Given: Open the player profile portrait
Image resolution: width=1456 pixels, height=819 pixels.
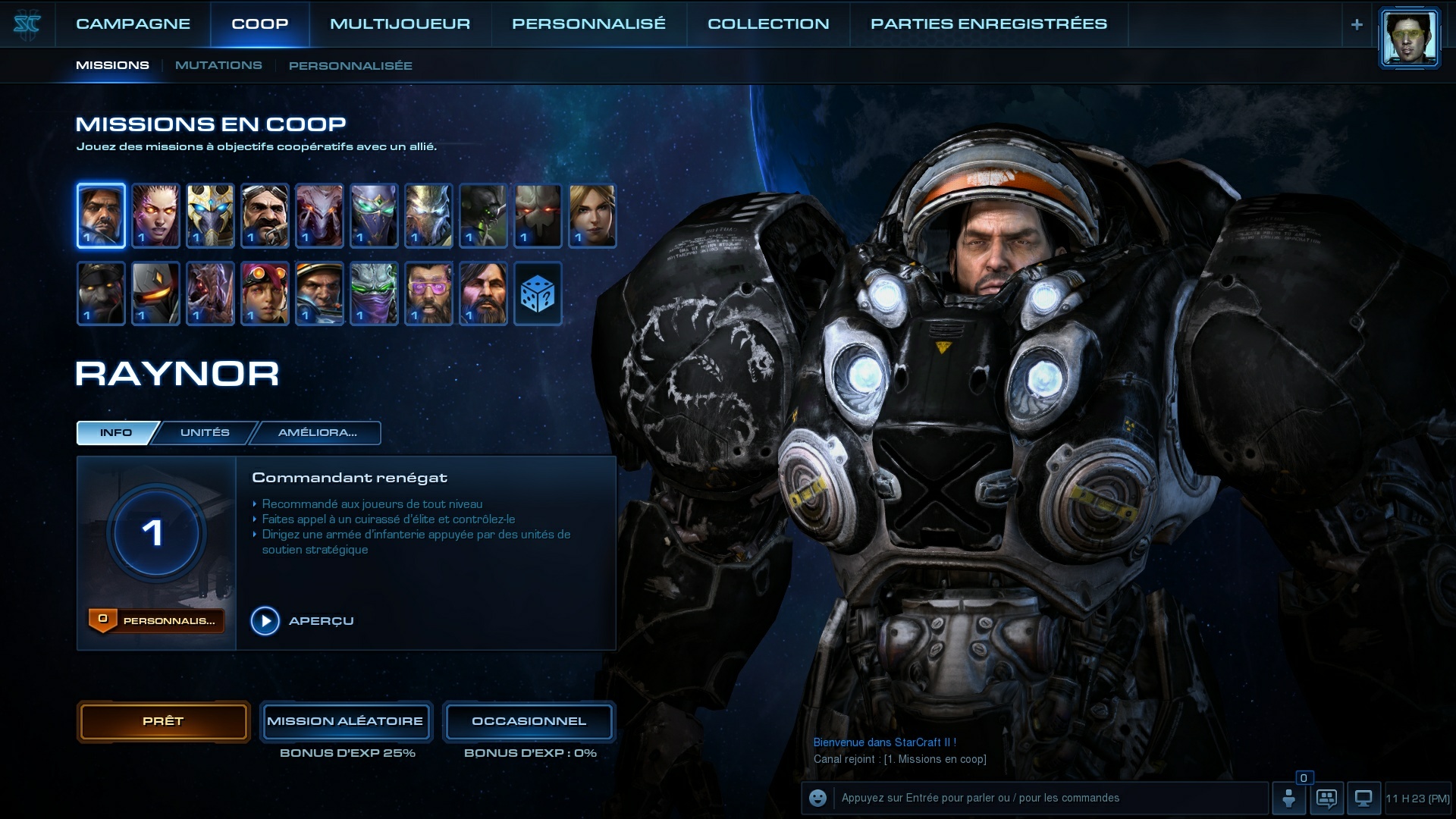Looking at the screenshot, I should coord(1409,38).
